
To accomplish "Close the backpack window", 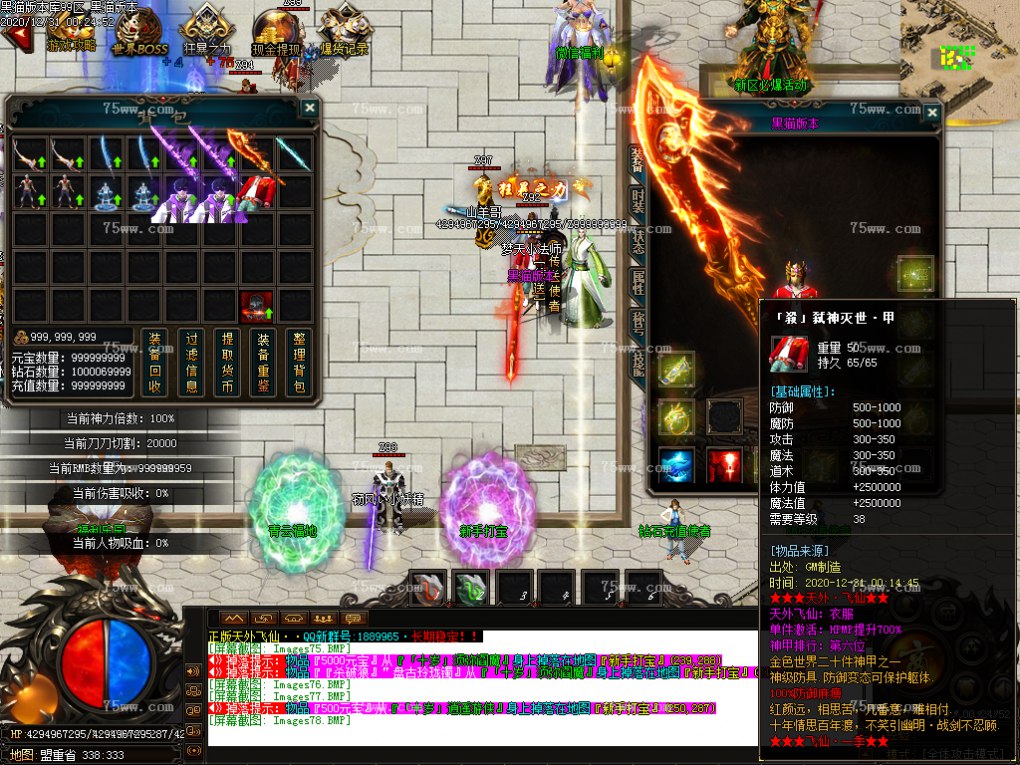I will 310,108.
